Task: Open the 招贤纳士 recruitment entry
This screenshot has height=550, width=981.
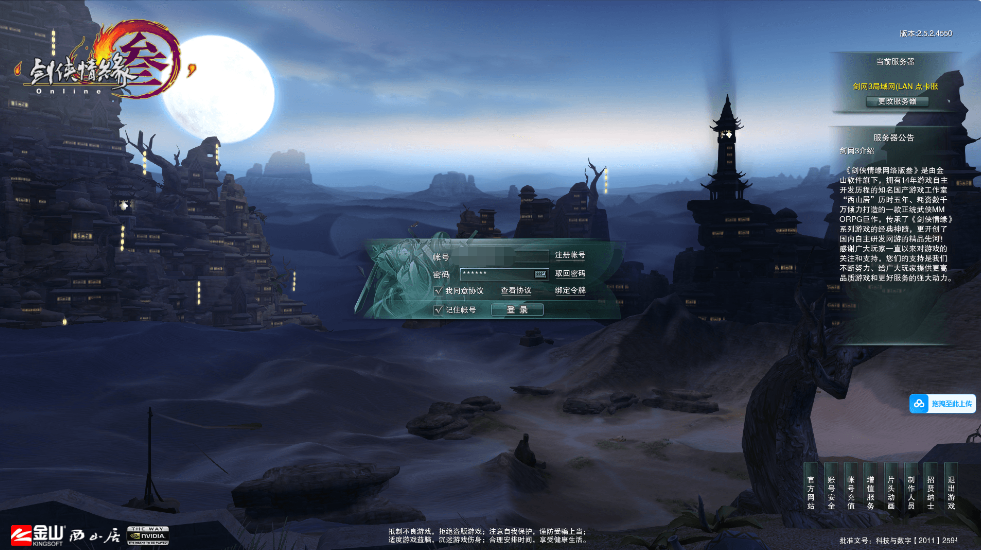Action: [930, 492]
